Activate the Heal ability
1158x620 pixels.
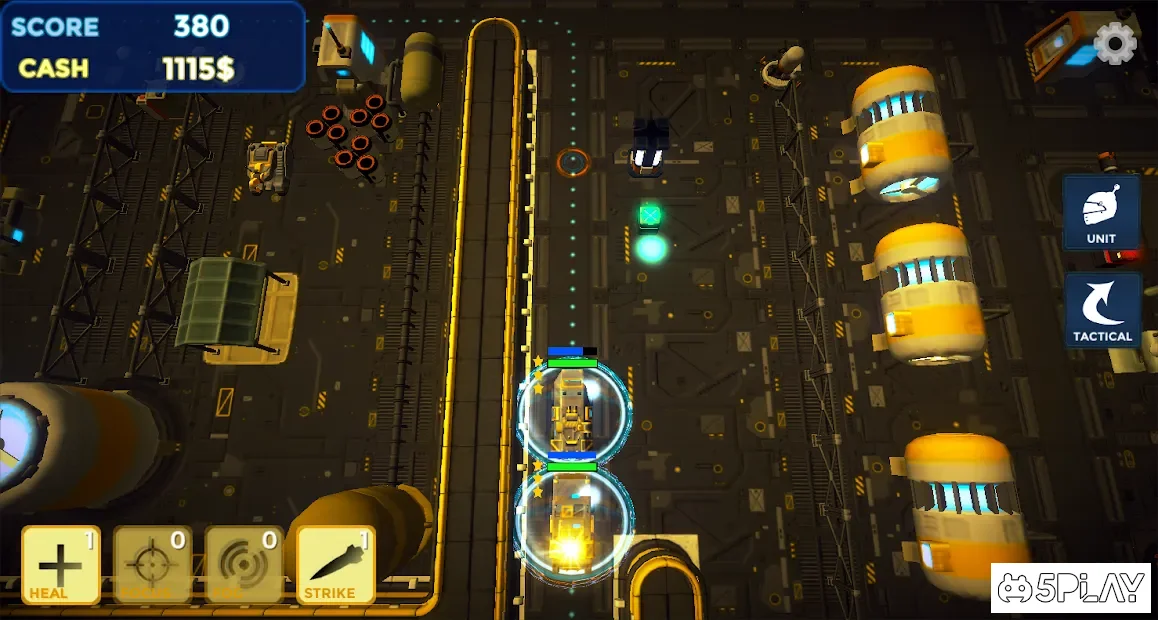(x=61, y=565)
